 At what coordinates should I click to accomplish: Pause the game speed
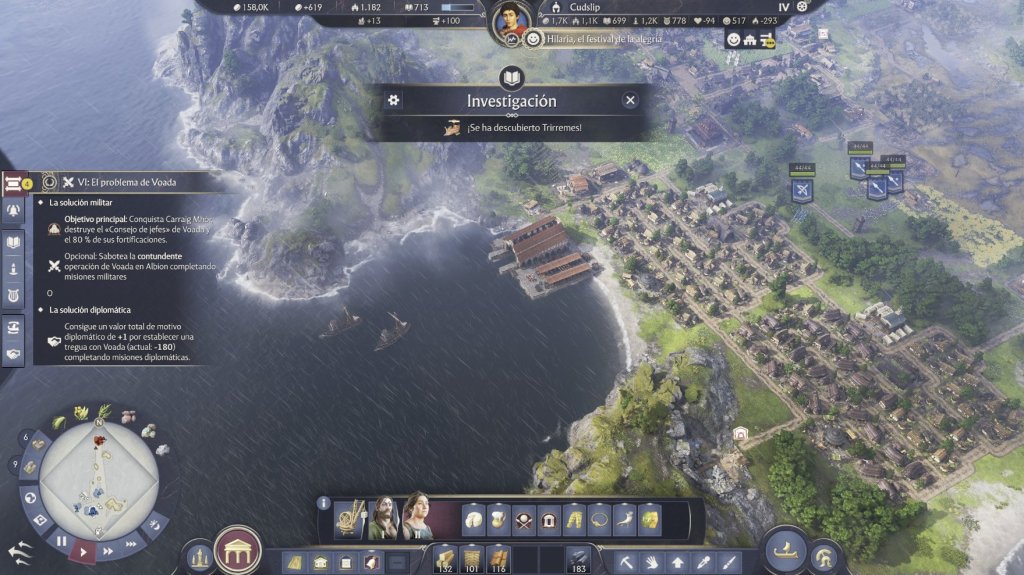pyautogui.click(x=62, y=541)
